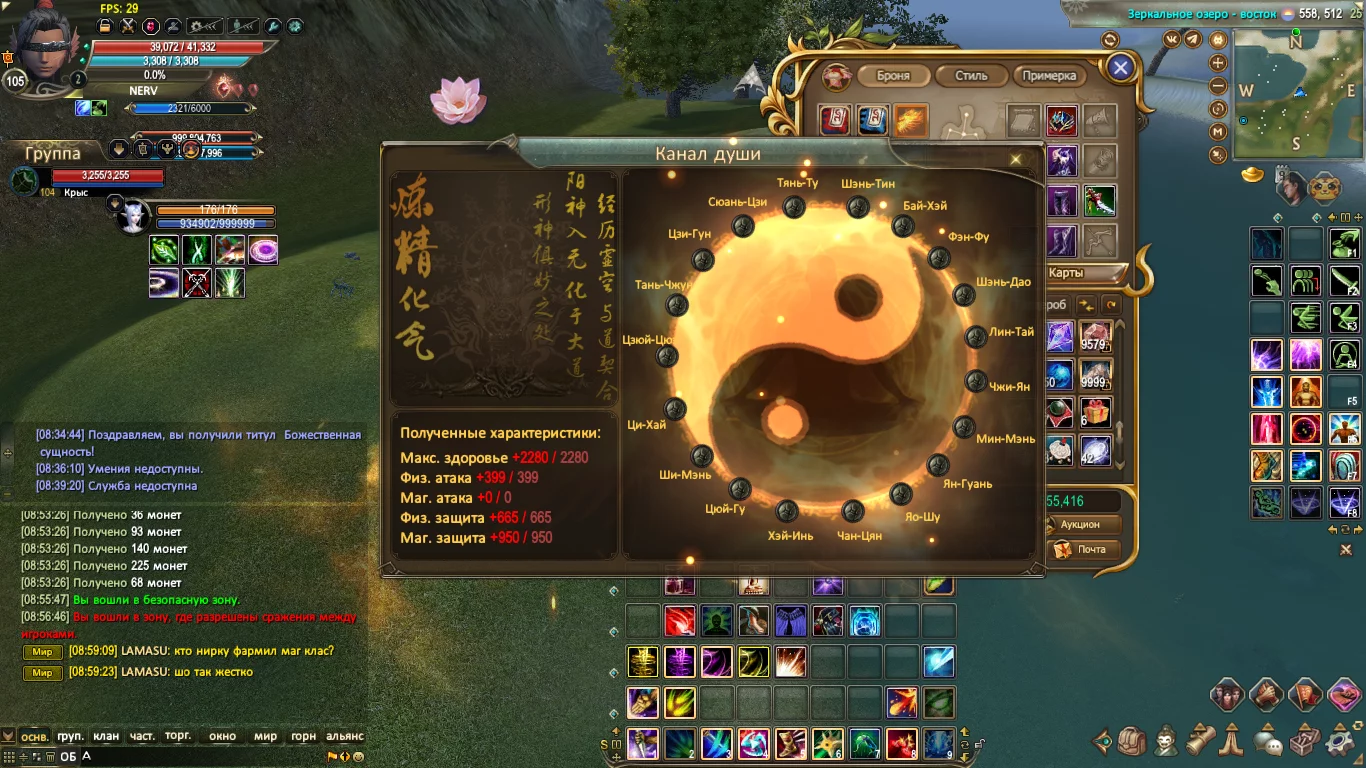Click the minimap
The image size is (1366, 768).
pos(1295,93)
